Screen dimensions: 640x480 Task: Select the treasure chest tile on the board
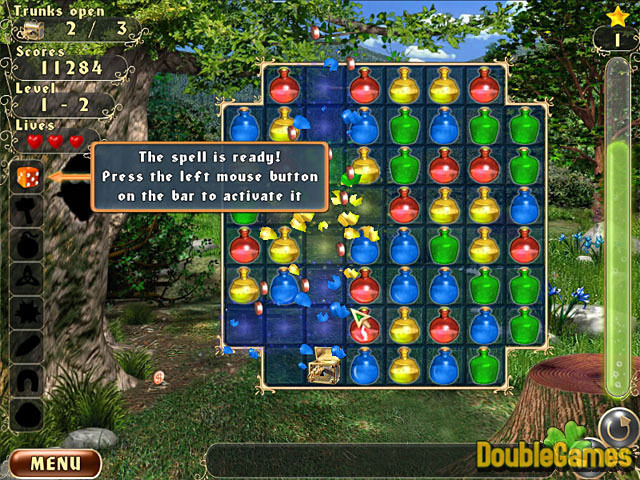point(324,366)
